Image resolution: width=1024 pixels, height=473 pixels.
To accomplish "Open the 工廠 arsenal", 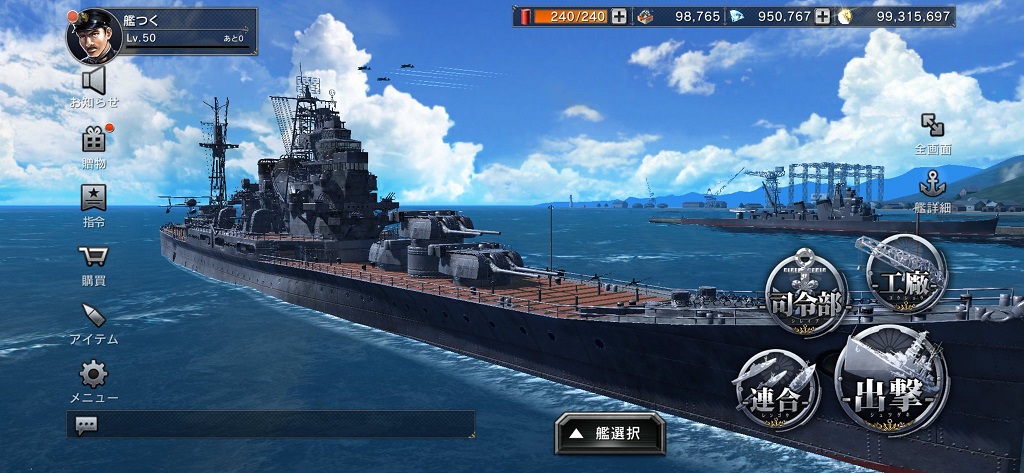I will tap(905, 273).
